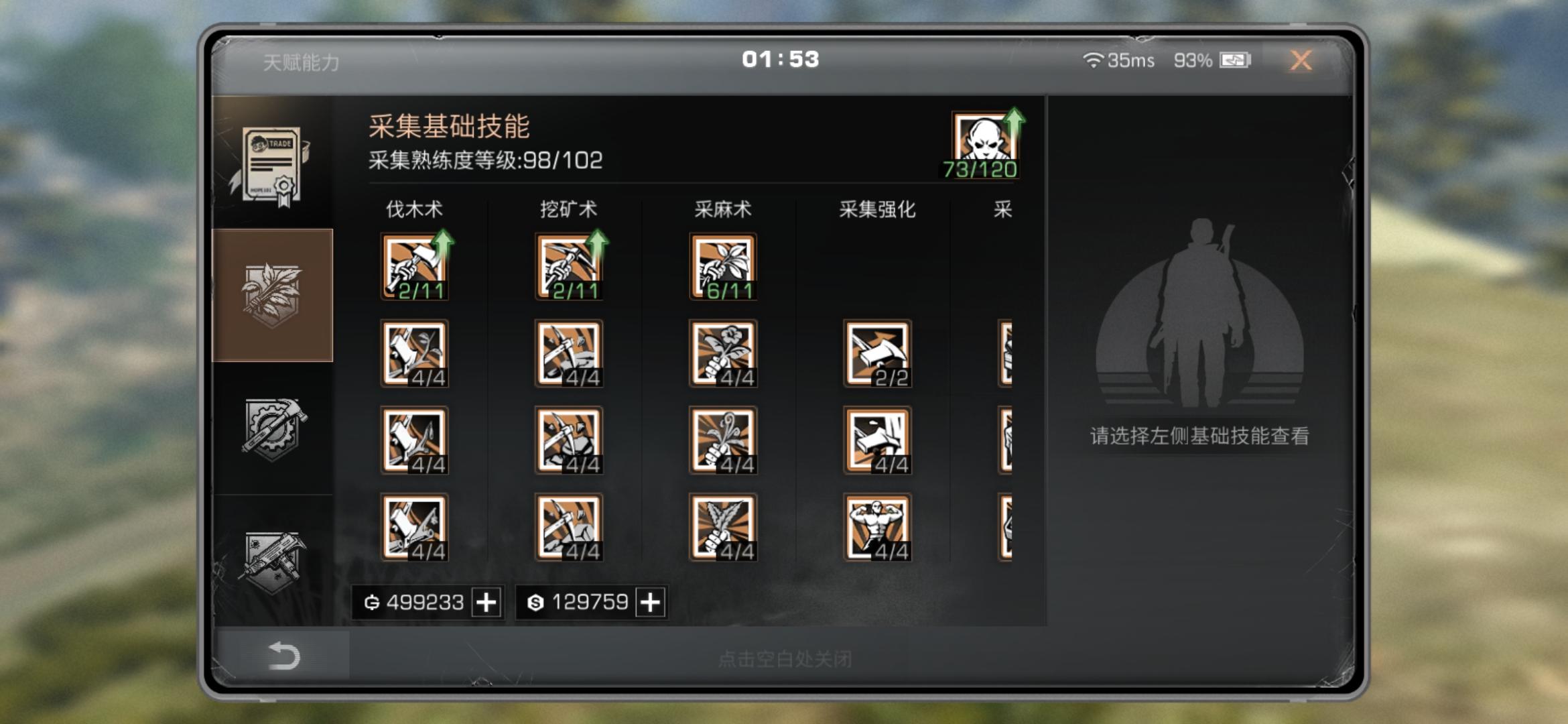This screenshot has height=724, width=1568.
Task: Open the character upgrade portrait showing 73/120
Action: click(985, 137)
